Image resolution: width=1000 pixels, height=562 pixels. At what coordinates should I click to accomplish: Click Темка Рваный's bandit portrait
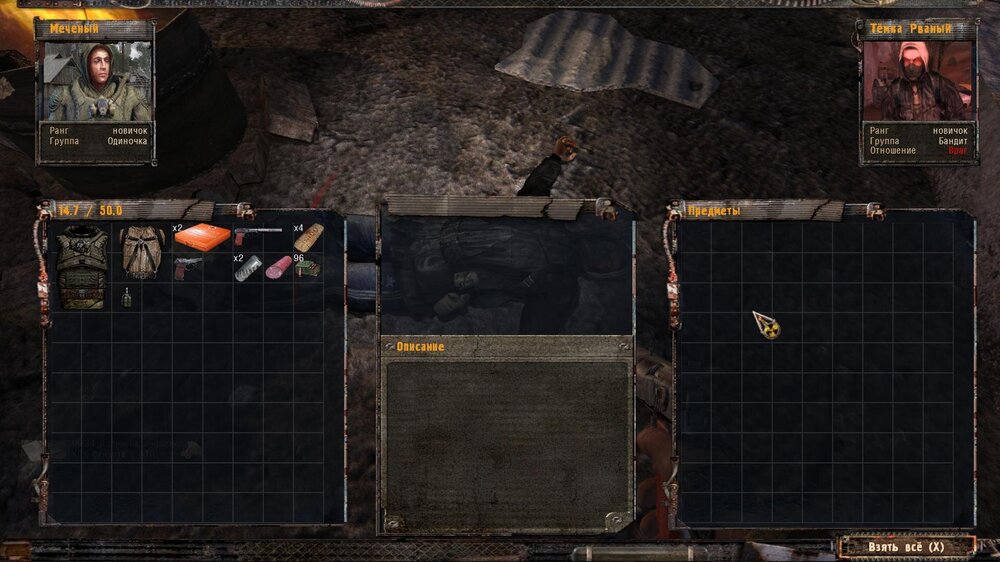pos(916,81)
